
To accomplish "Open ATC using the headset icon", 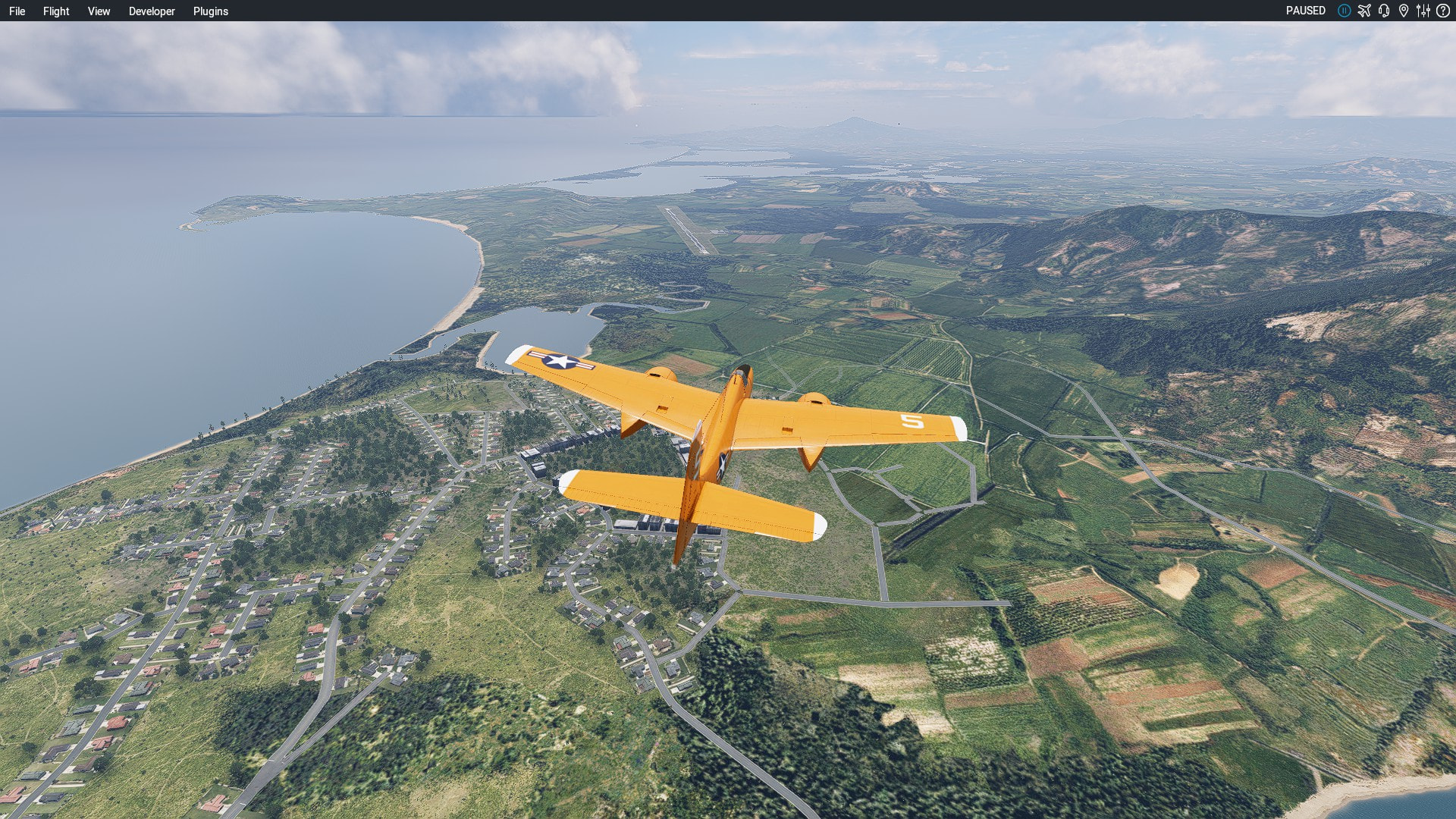I will click(1384, 11).
